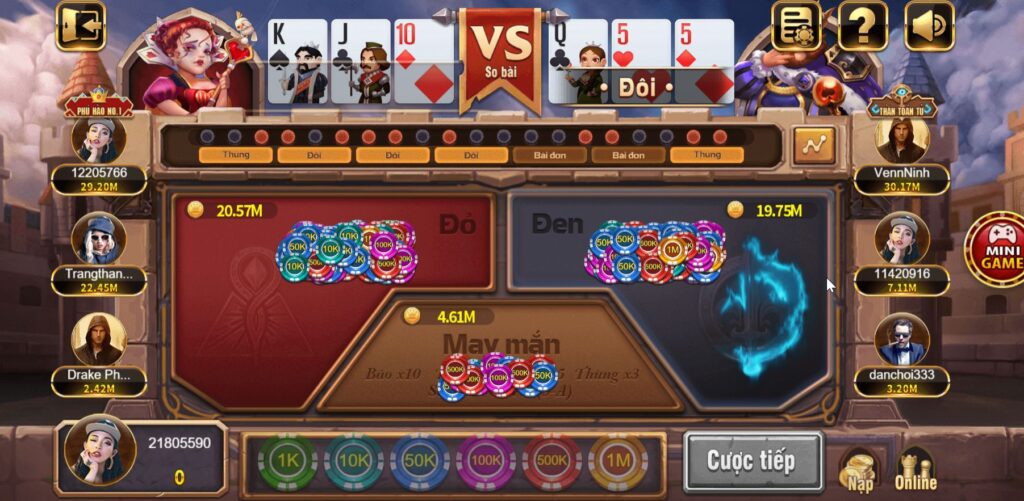1024x501 pixels.
Task: Exit the table with the back button
Action: (x=80, y=25)
